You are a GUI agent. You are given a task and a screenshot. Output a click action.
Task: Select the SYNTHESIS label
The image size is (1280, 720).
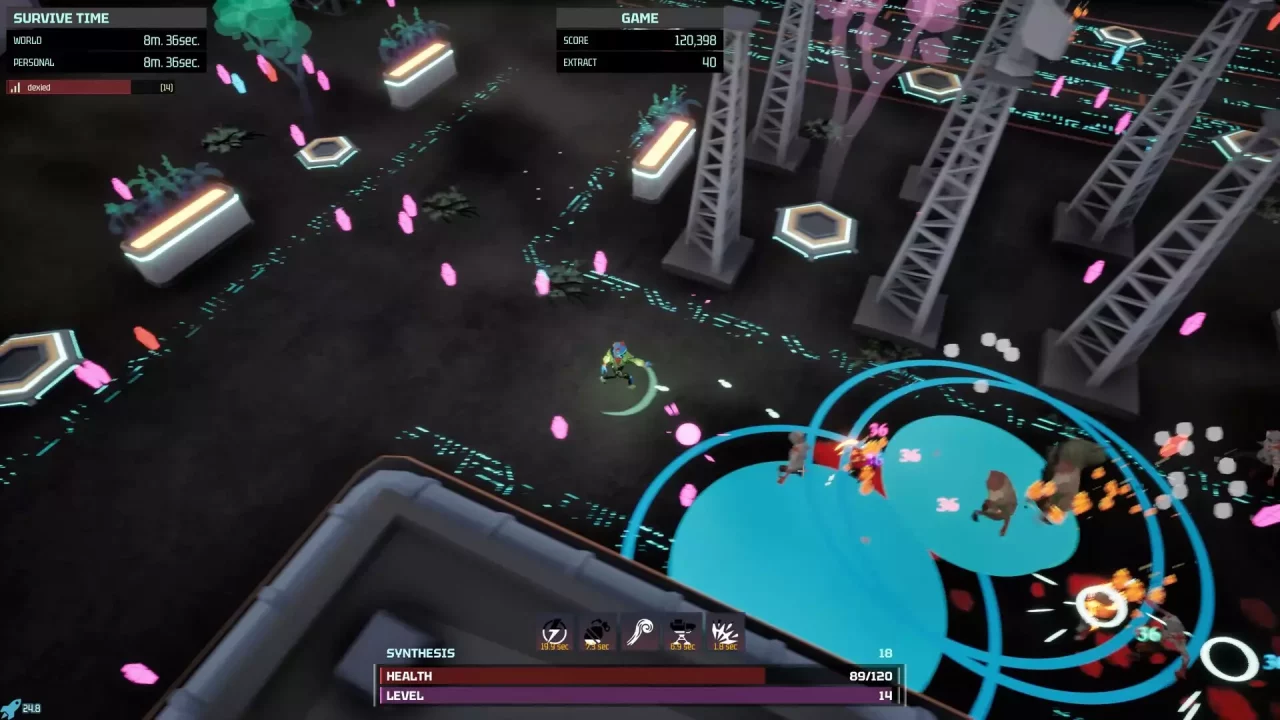[420, 653]
